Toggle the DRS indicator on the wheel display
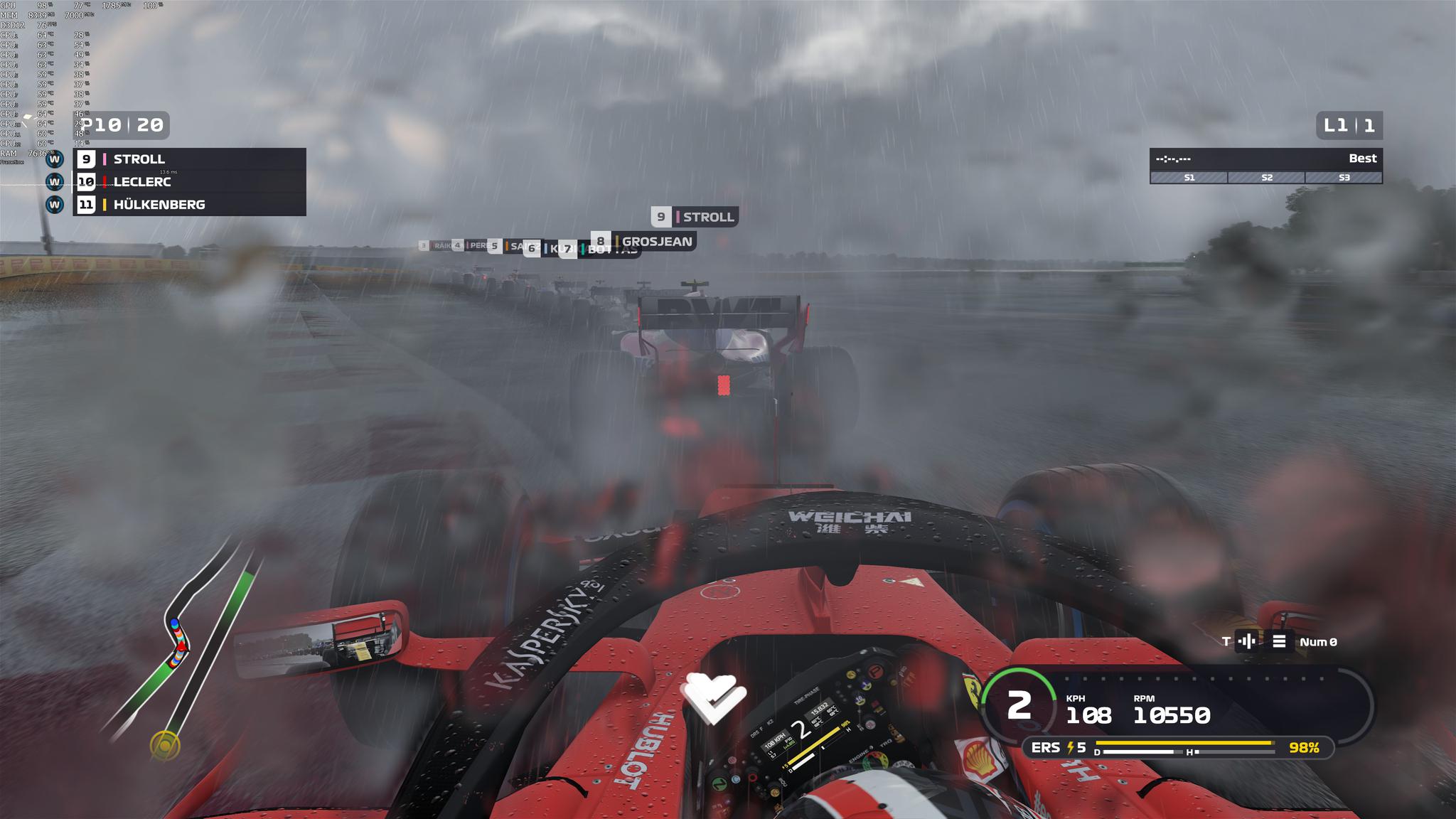The height and width of the screenshot is (819, 1456). [x=755, y=734]
